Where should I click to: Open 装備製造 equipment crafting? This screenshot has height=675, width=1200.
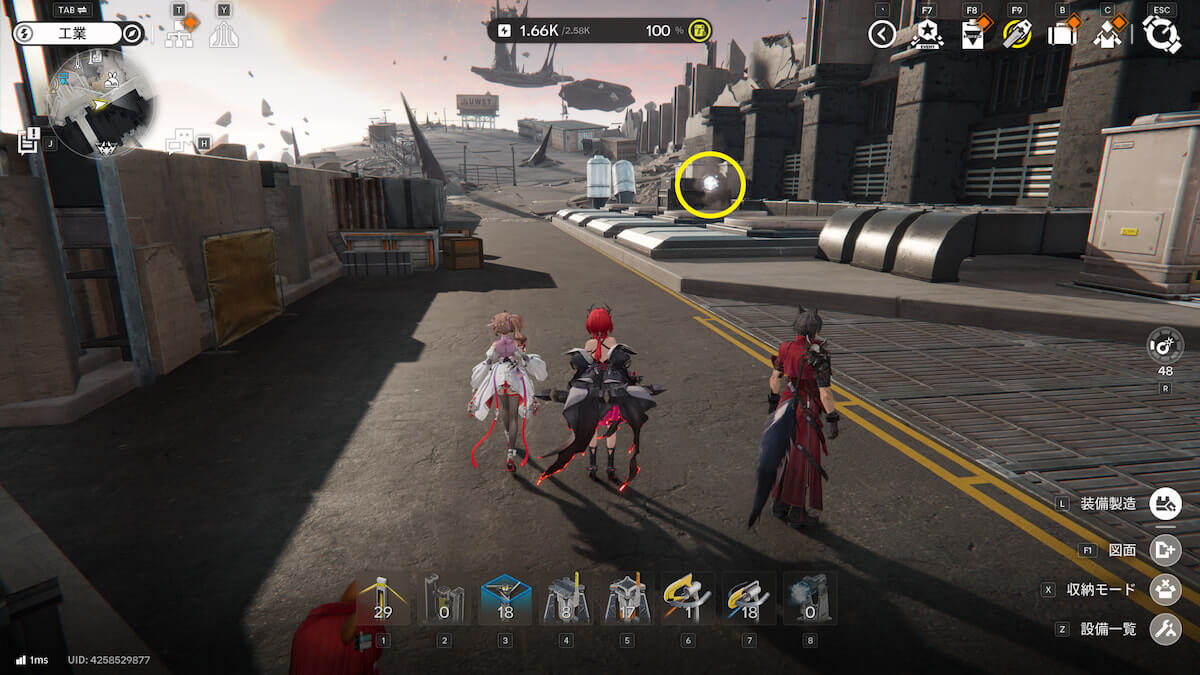[1165, 503]
